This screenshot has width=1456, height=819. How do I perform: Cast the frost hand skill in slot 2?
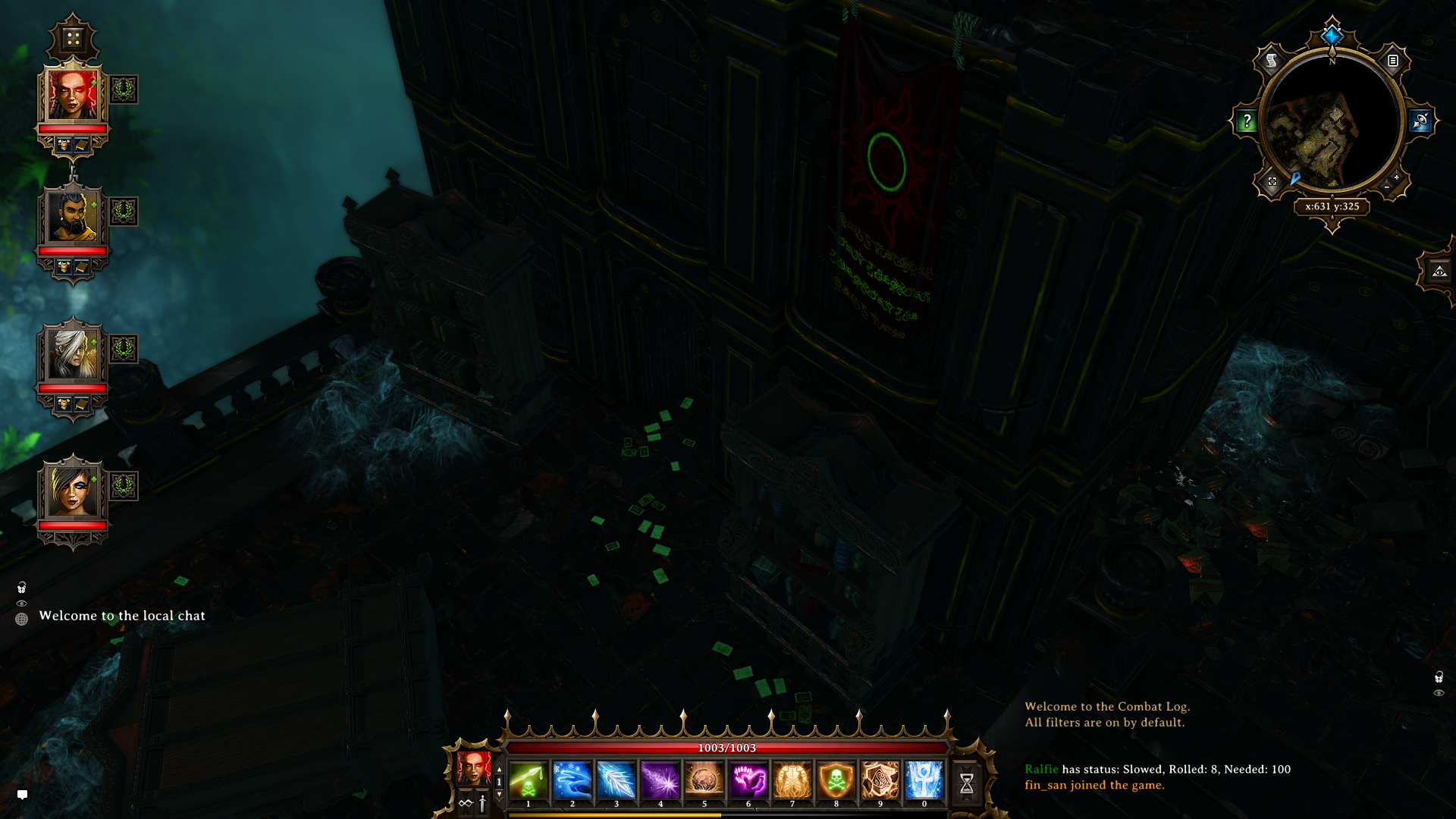point(573,780)
